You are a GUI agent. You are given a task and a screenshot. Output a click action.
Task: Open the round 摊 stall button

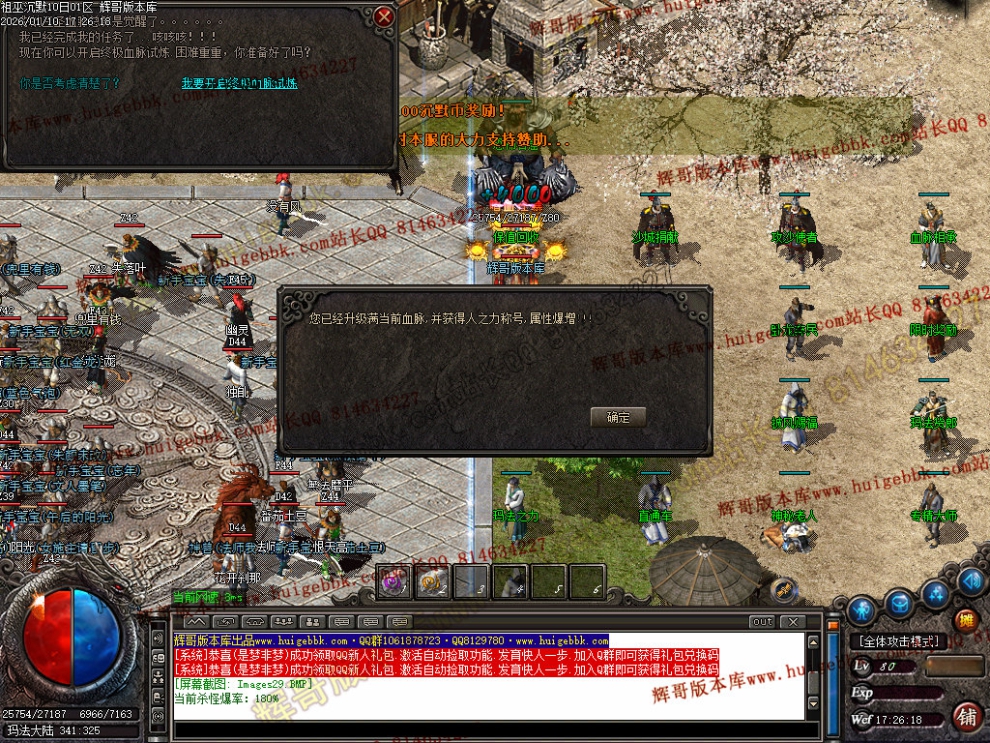[965, 620]
